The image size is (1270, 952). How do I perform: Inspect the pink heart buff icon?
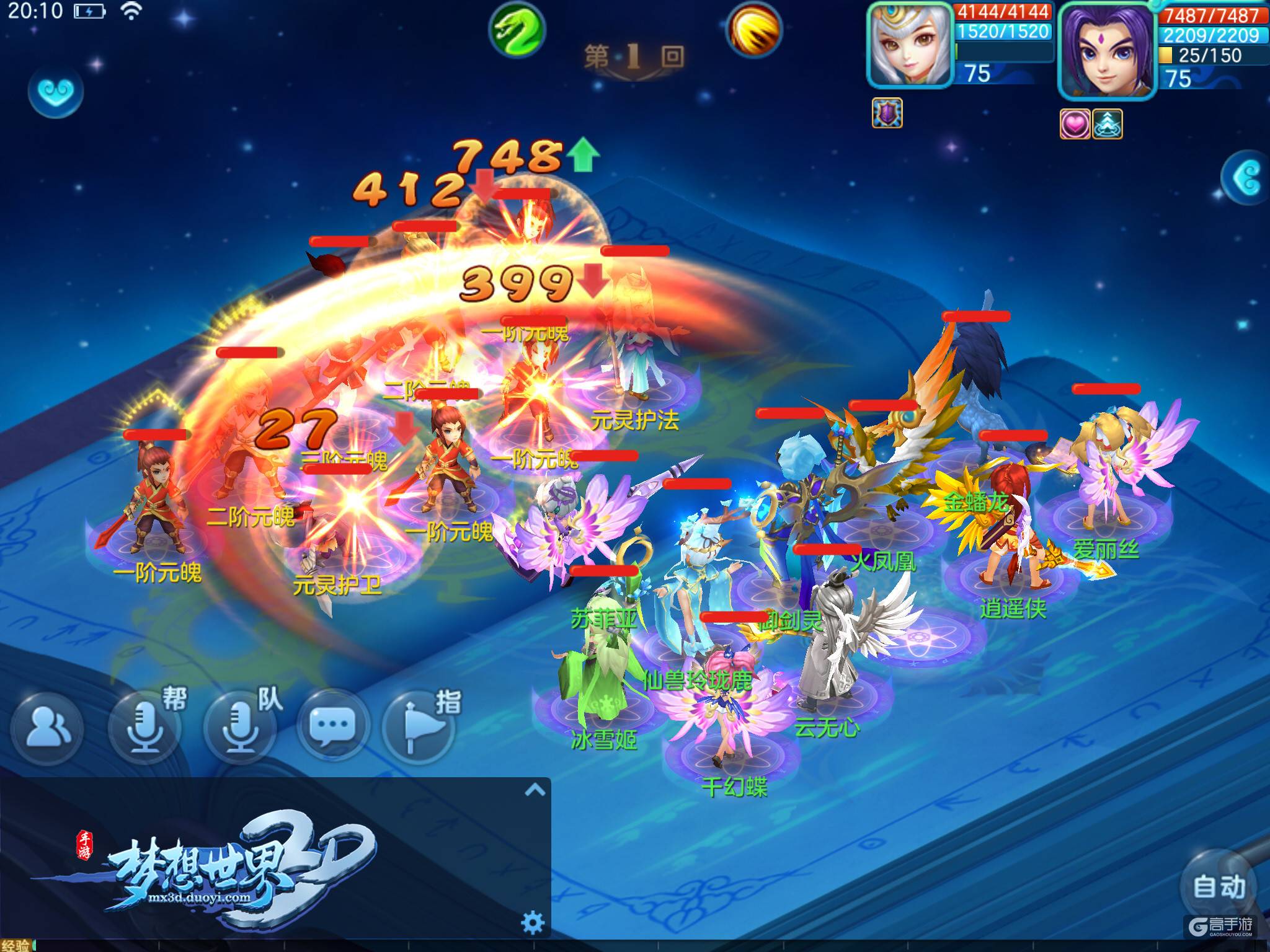point(1075,123)
